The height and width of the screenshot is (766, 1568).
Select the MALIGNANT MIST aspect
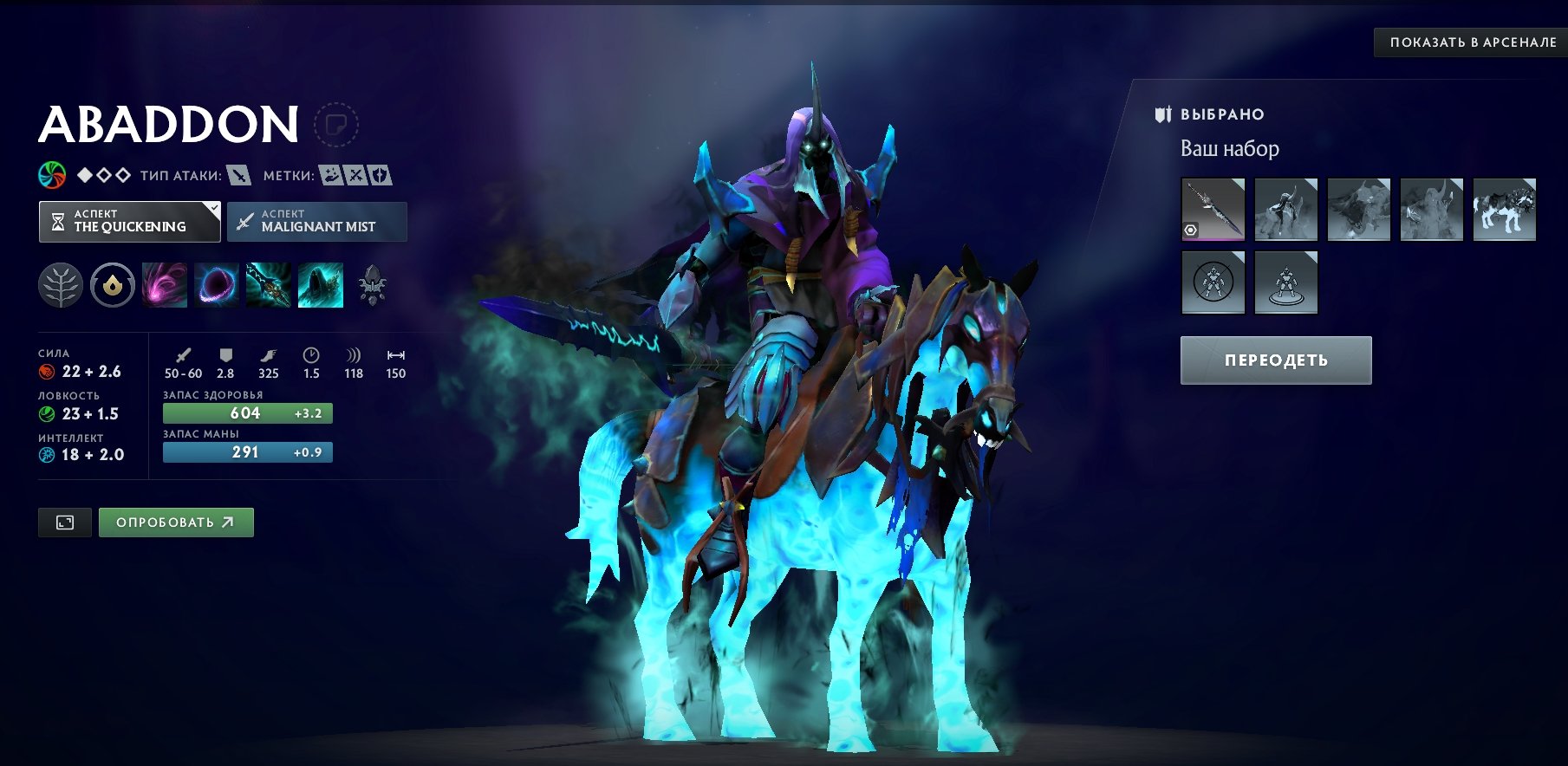316,222
